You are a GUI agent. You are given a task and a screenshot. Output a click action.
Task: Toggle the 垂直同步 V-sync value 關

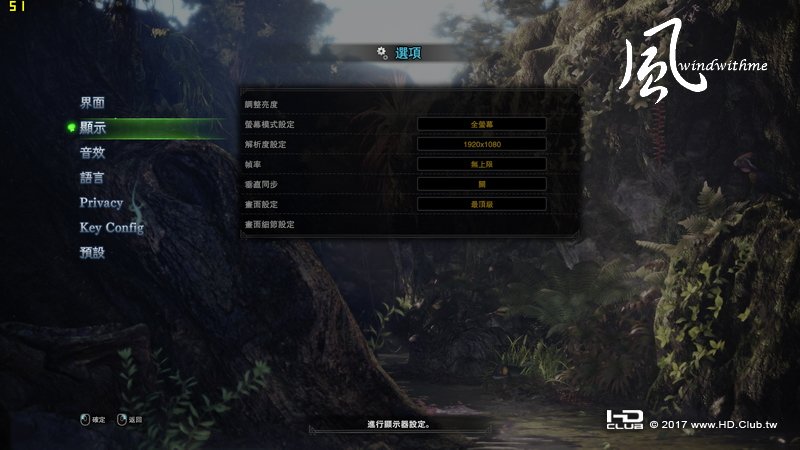pos(481,184)
